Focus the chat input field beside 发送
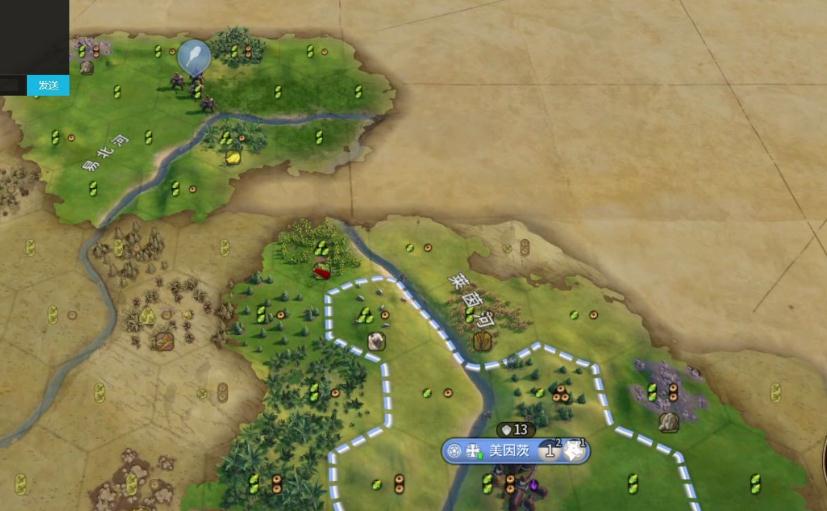 (x=12, y=85)
